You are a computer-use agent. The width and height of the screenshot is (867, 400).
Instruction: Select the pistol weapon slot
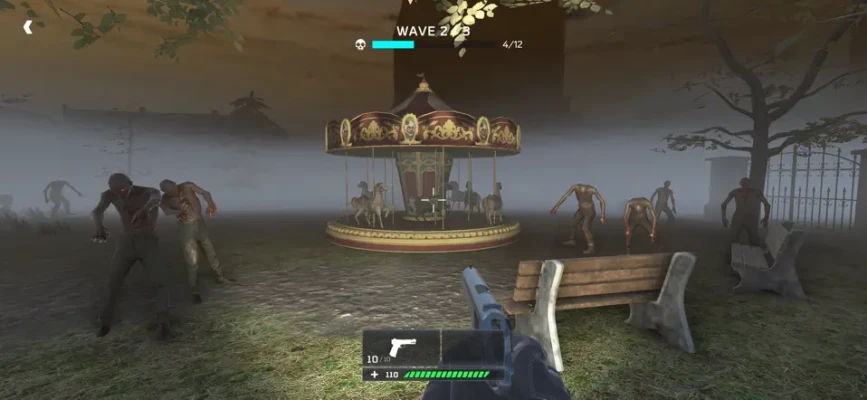pyautogui.click(x=401, y=347)
